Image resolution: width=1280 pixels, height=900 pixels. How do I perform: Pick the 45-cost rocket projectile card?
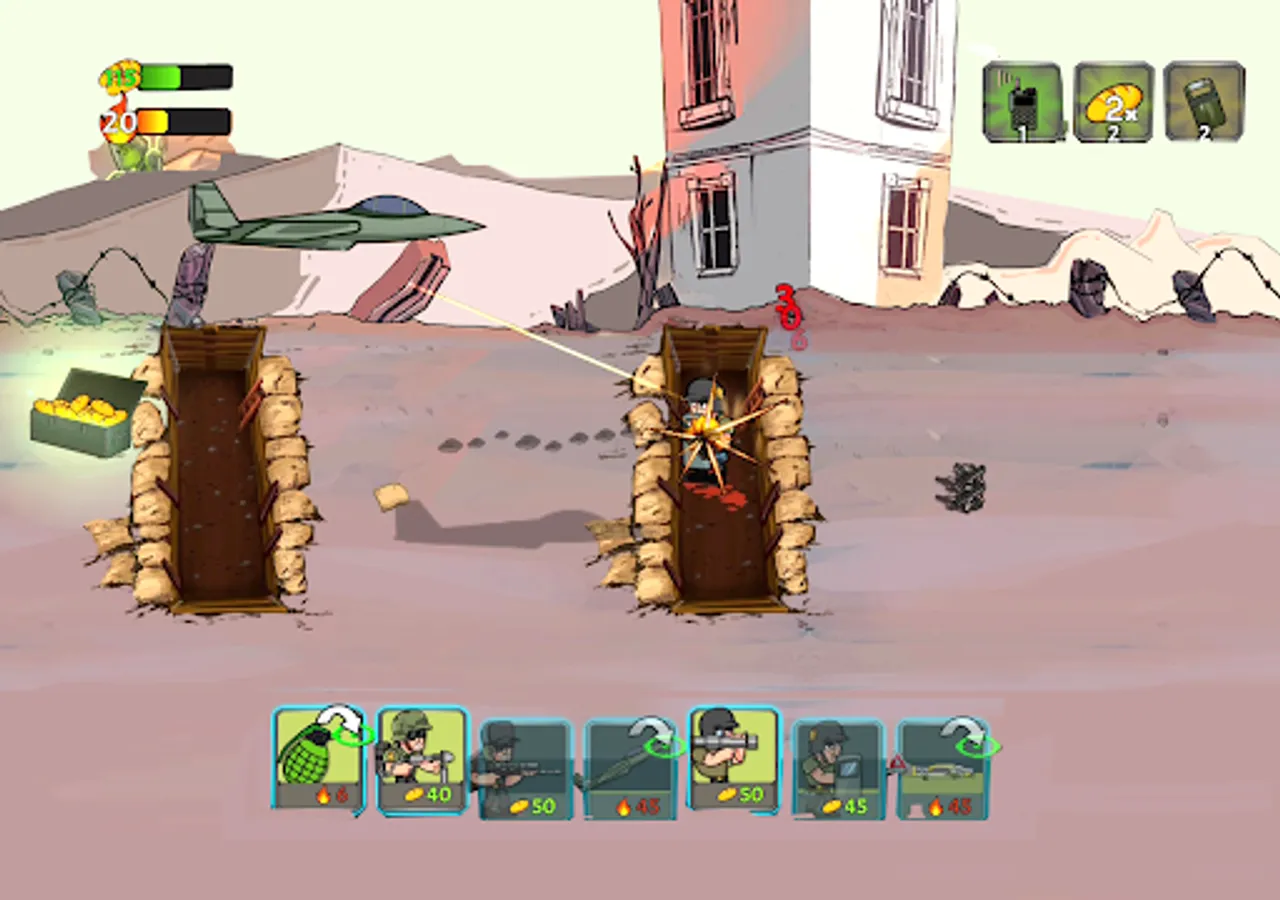coord(630,765)
